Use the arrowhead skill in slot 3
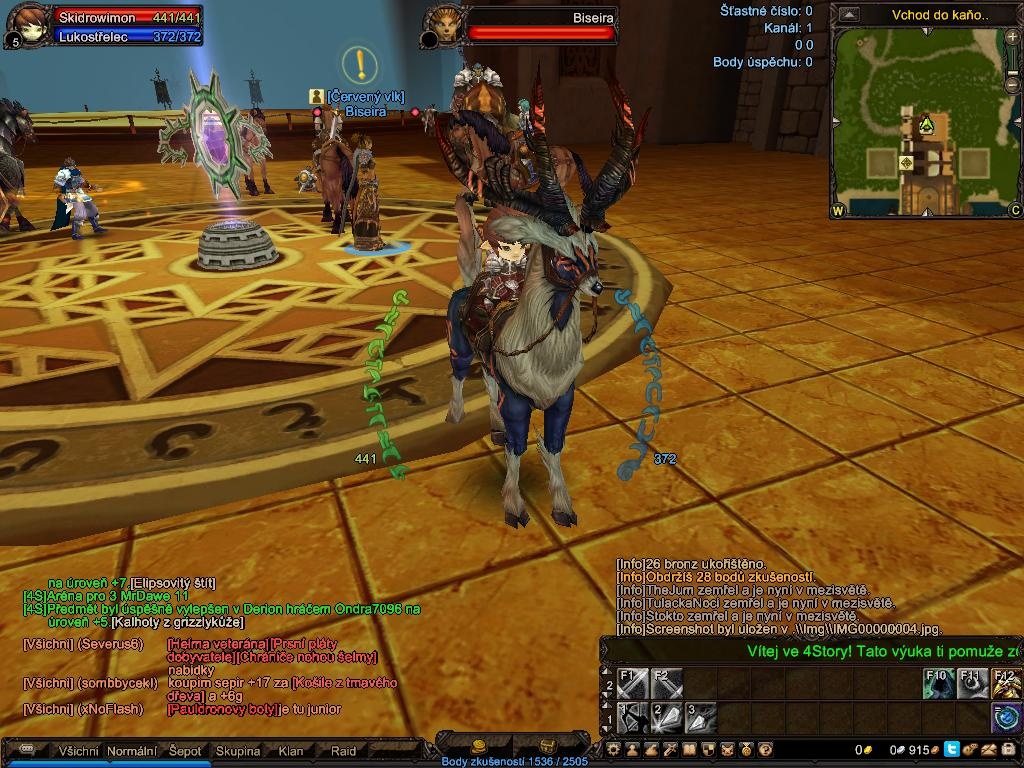1024x768 pixels. pos(699,717)
